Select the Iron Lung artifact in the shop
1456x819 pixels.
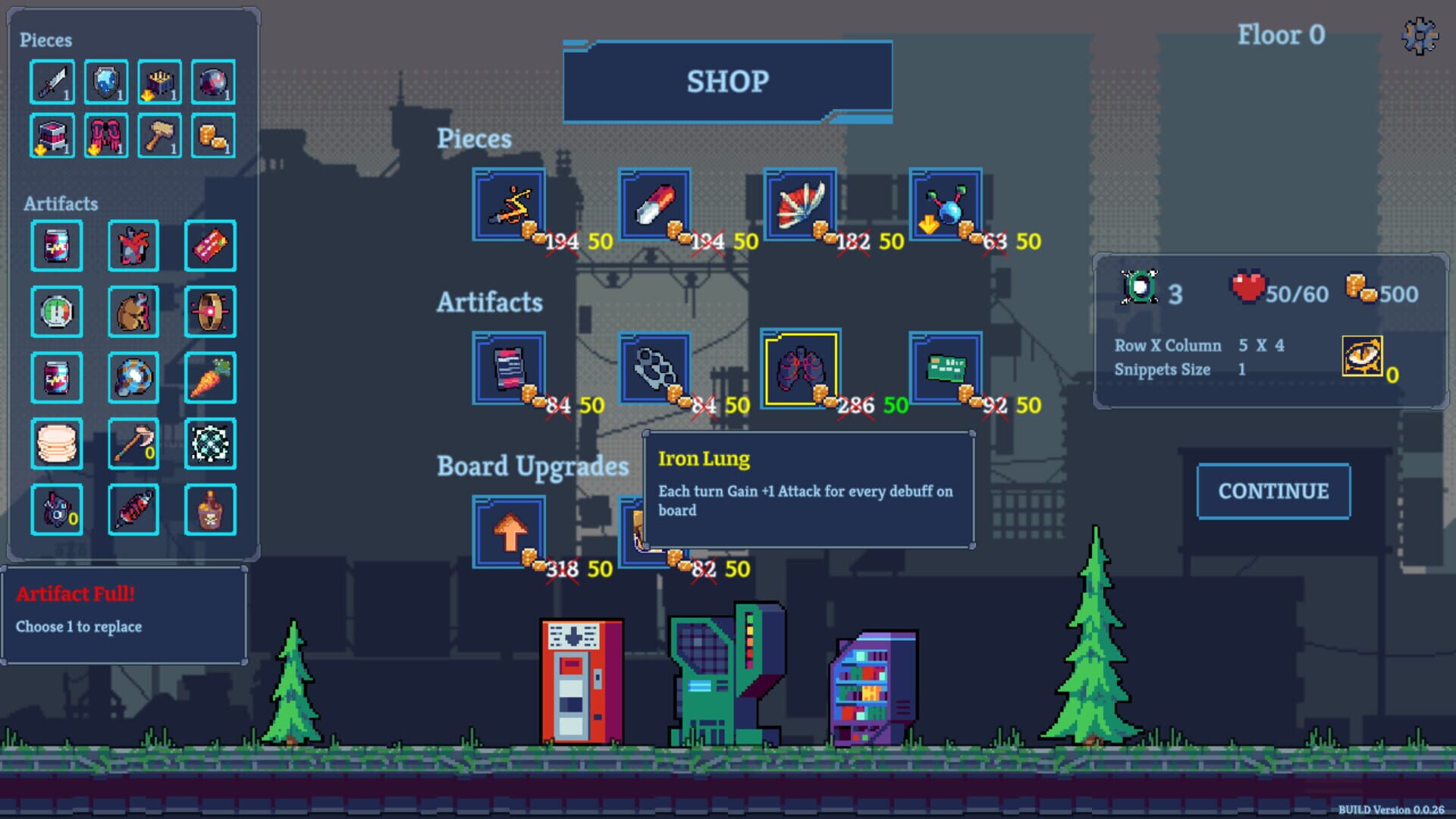[800, 369]
